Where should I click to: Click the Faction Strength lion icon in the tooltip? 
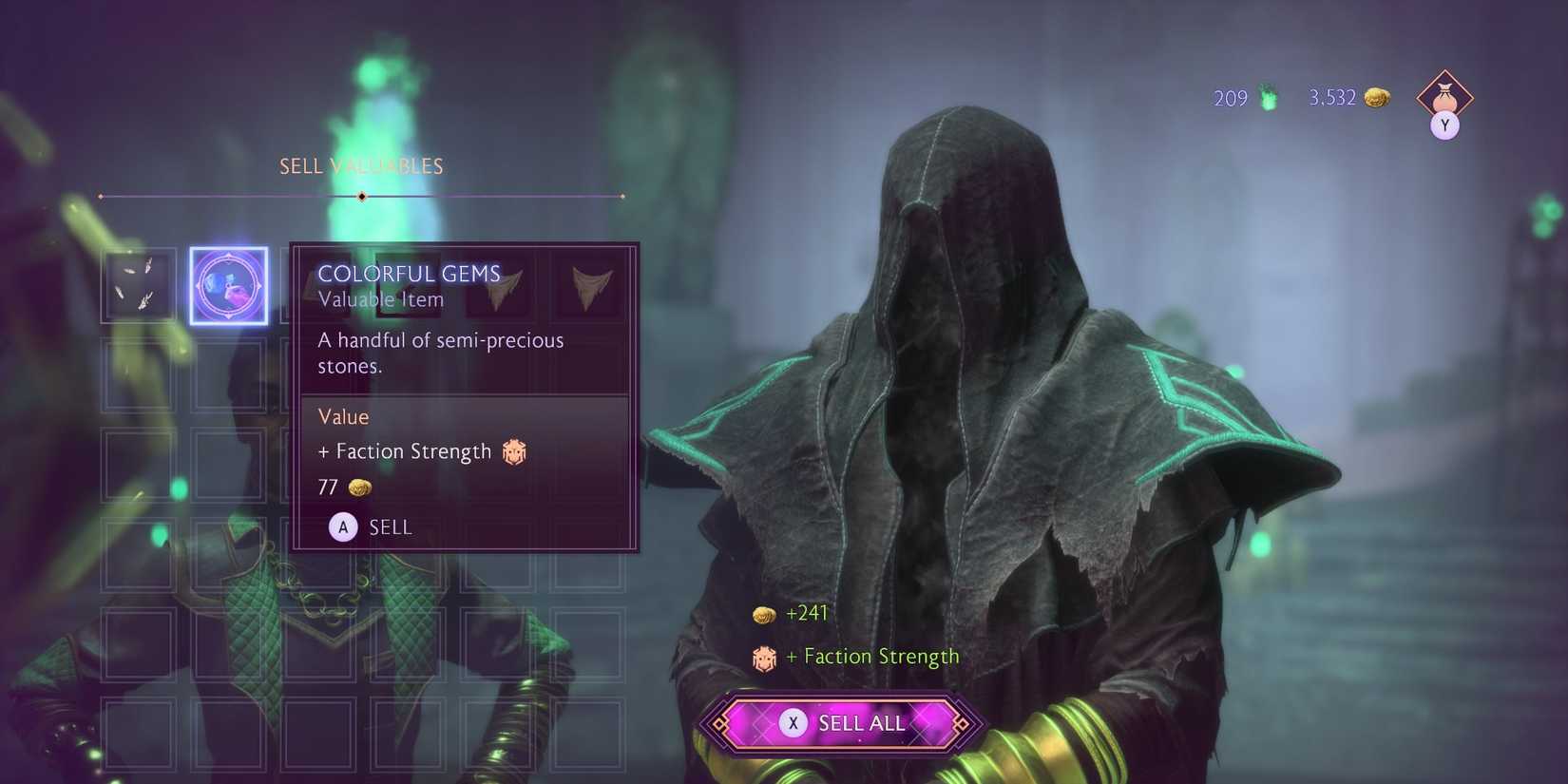(x=512, y=452)
